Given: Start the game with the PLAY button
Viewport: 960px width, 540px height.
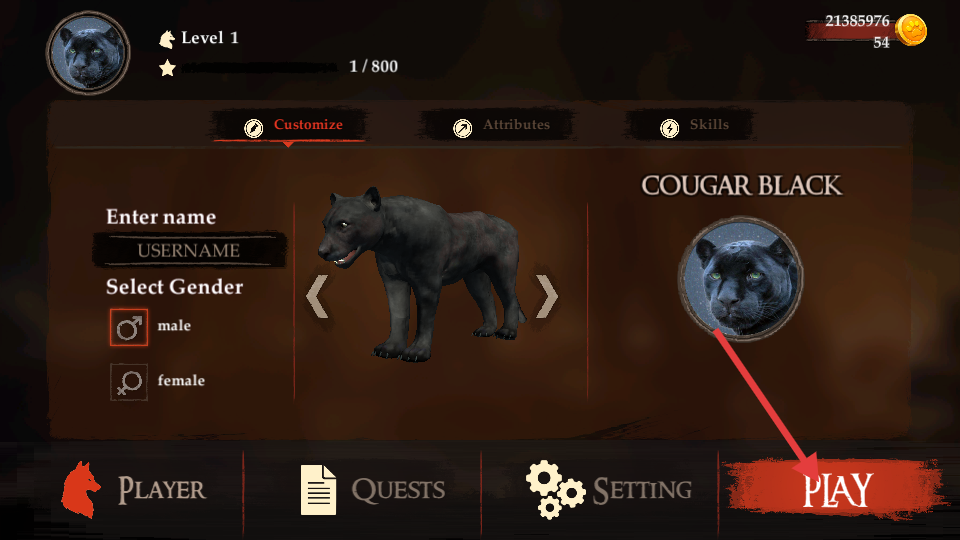Looking at the screenshot, I should click(836, 490).
